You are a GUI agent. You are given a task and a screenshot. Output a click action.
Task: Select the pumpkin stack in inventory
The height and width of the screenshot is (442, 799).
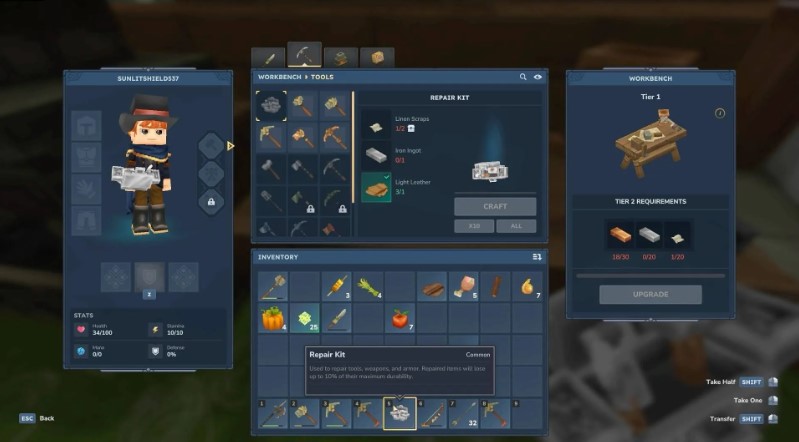click(x=272, y=319)
